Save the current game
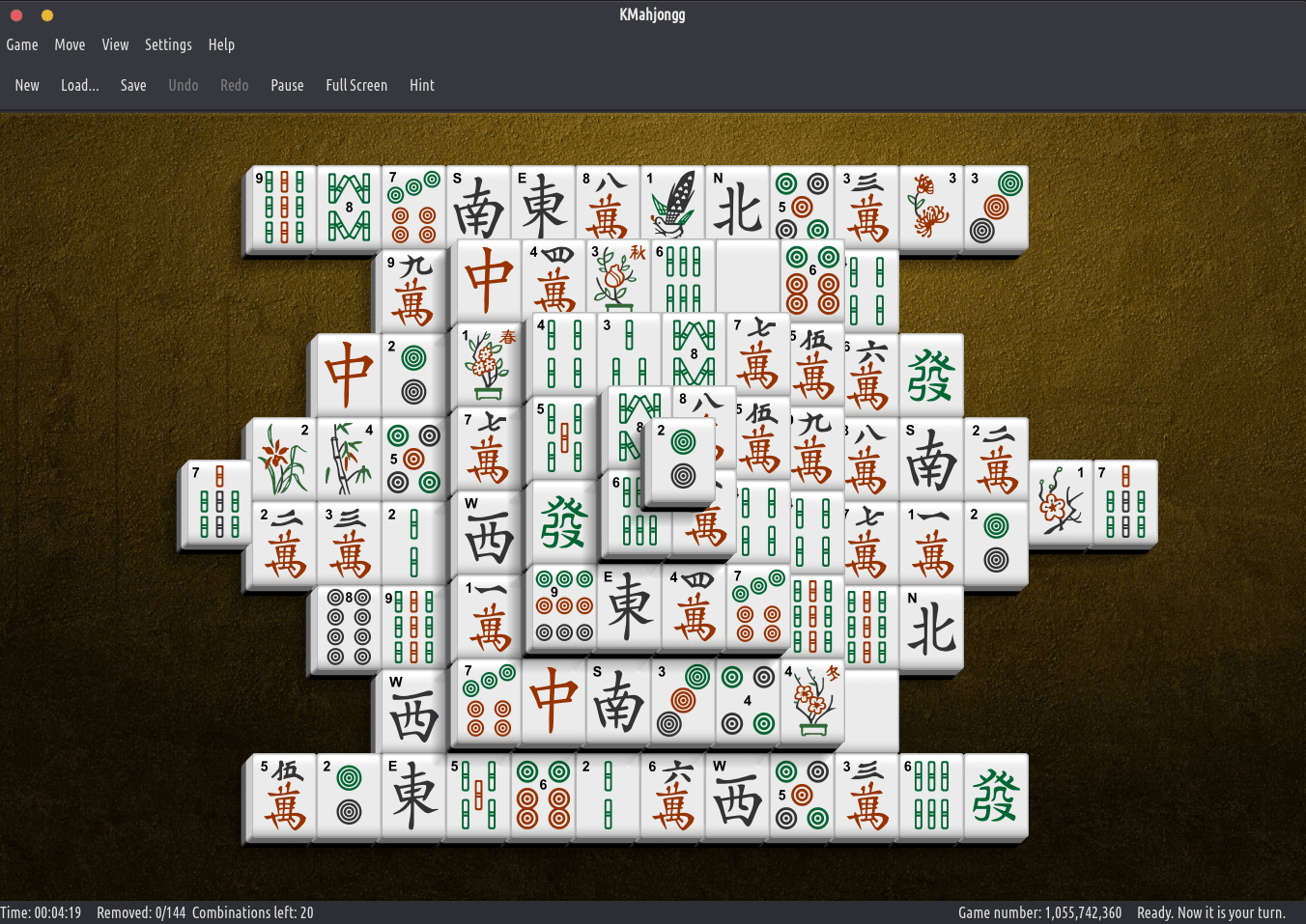The width and height of the screenshot is (1306, 924). (133, 85)
